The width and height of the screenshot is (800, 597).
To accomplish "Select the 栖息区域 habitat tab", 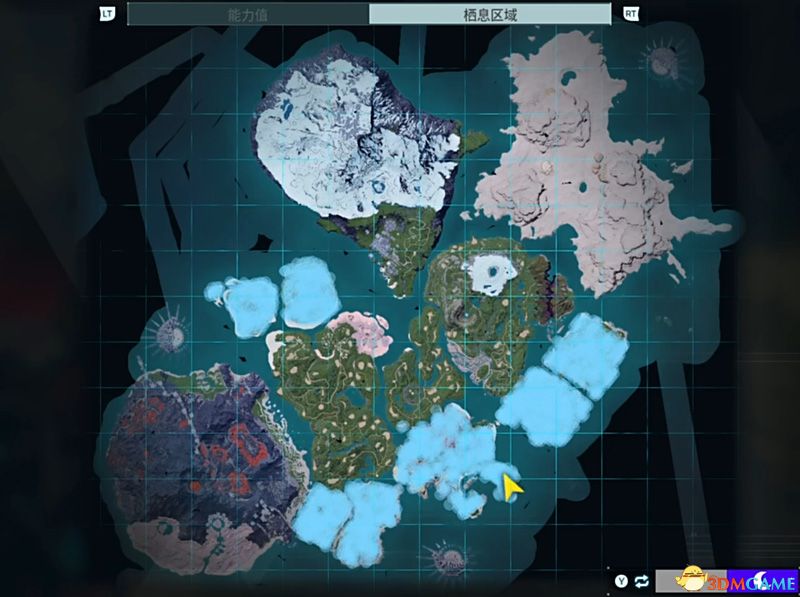I will [490, 15].
